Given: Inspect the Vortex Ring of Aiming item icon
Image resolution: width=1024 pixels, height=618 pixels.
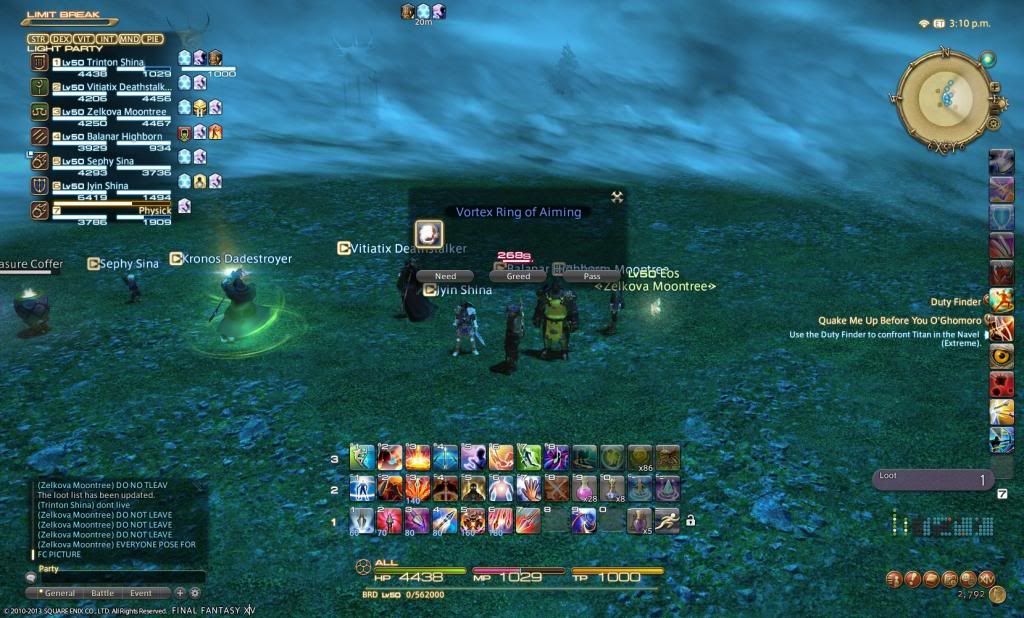Looking at the screenshot, I should tap(429, 234).
